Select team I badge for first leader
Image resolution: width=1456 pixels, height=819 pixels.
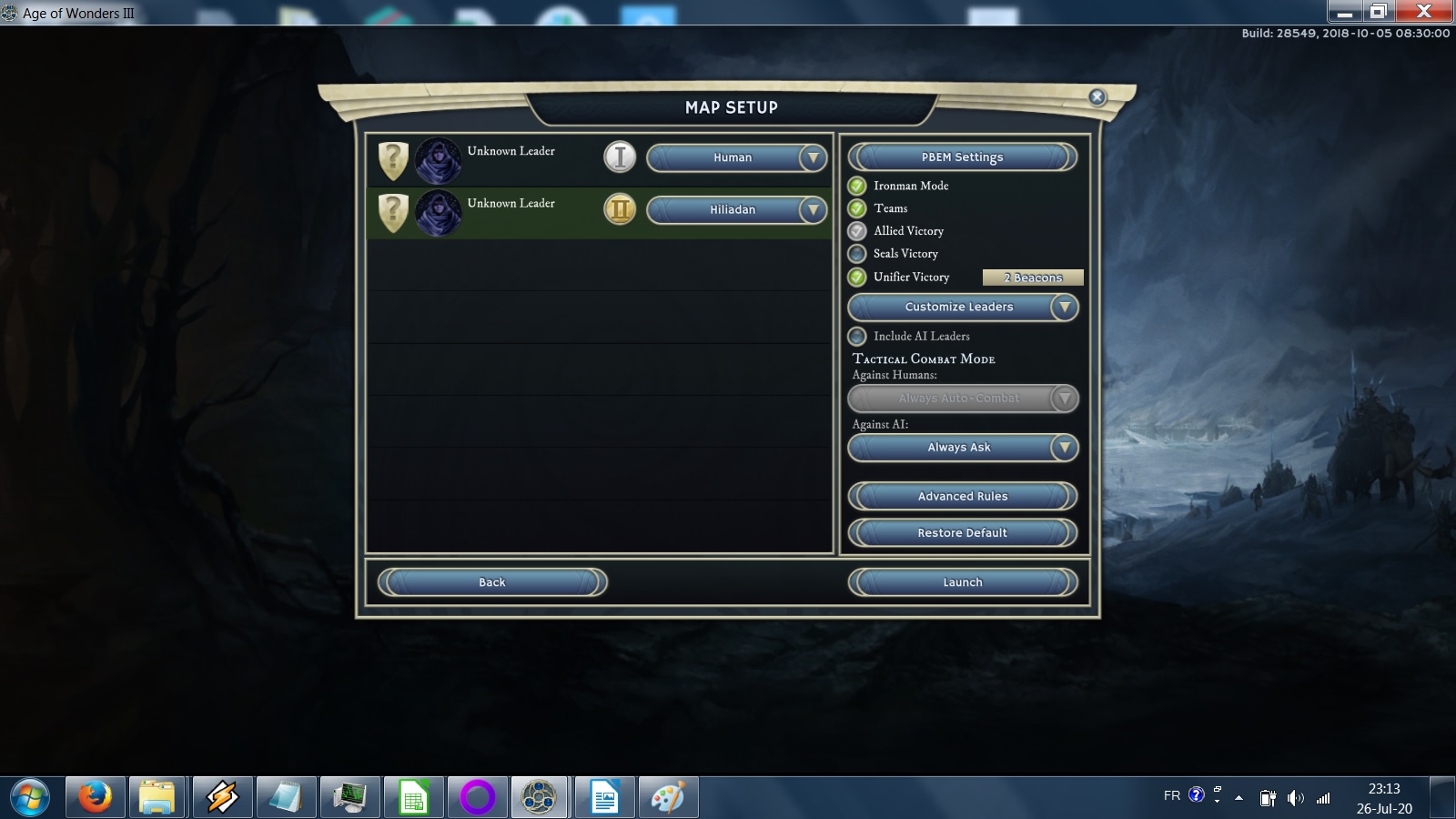[x=620, y=157]
